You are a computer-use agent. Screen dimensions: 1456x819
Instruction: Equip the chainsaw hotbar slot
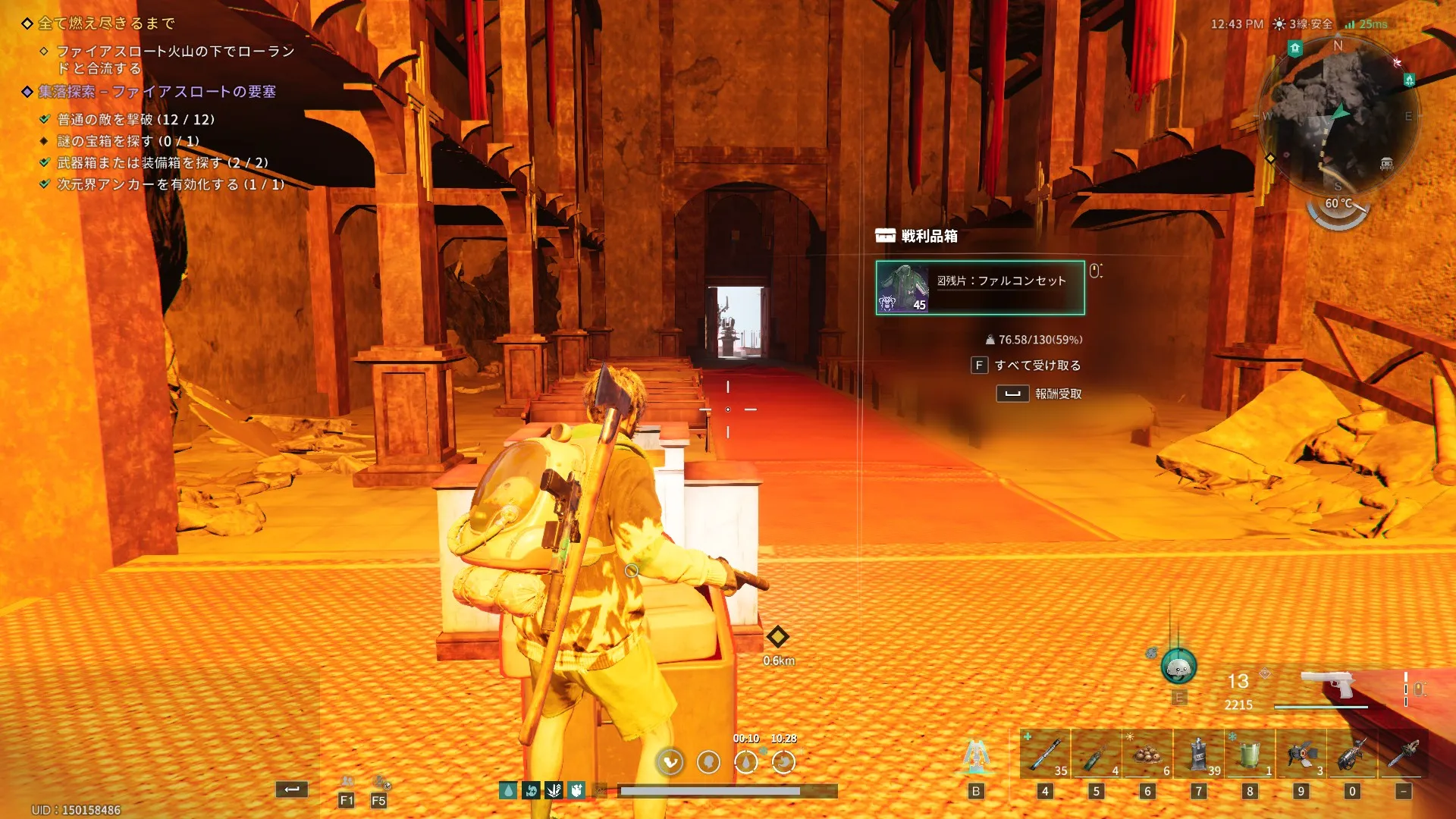point(1404,755)
